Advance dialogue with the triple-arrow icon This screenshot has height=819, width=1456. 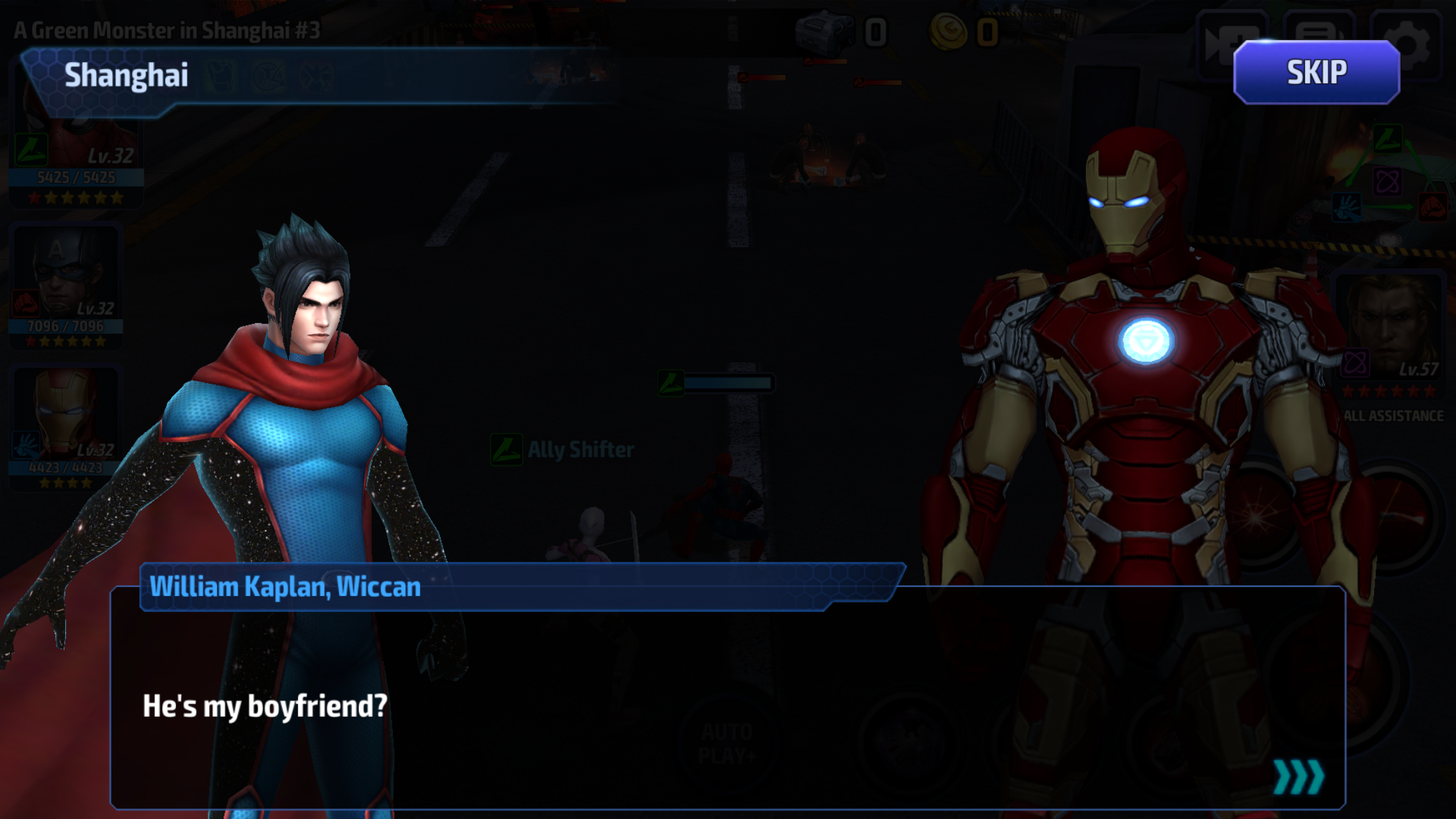pyautogui.click(x=1298, y=777)
